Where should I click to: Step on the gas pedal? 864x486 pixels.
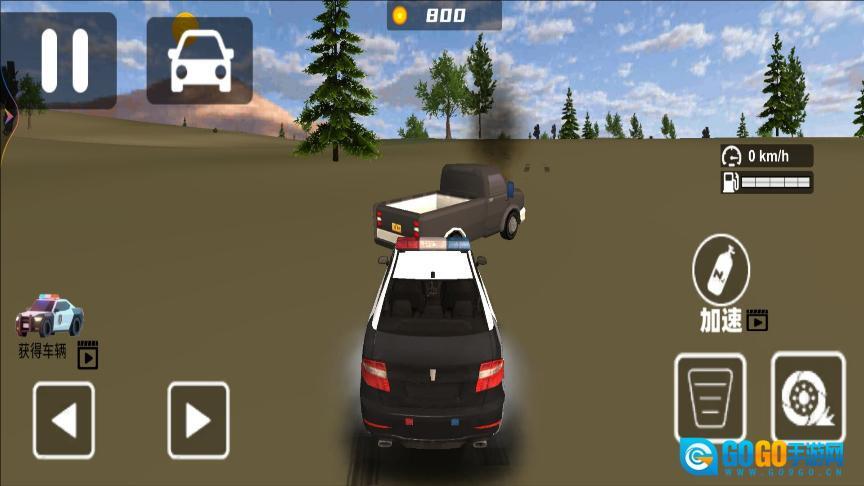(x=709, y=397)
